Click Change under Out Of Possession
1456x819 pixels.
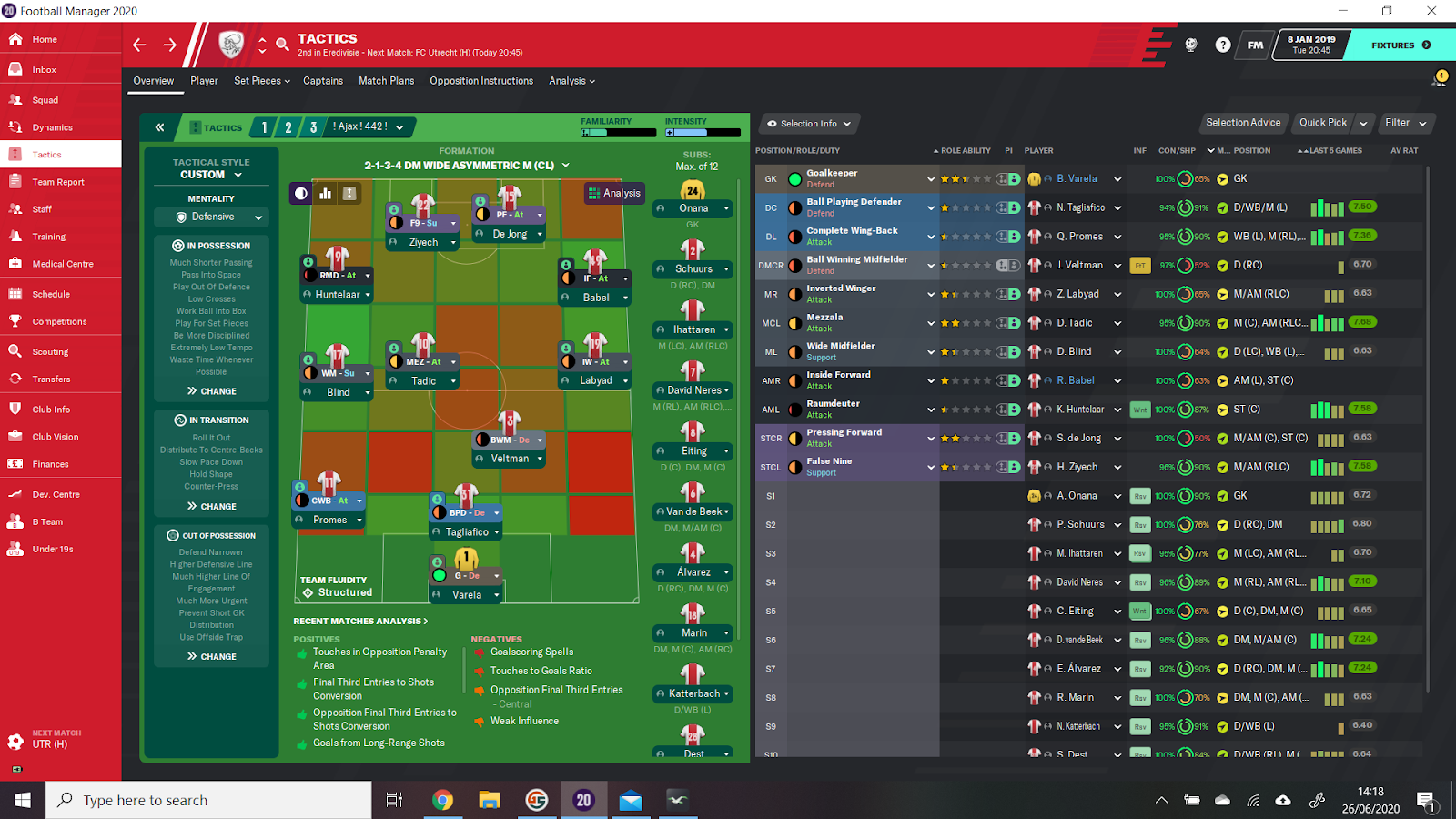pyautogui.click(x=211, y=656)
